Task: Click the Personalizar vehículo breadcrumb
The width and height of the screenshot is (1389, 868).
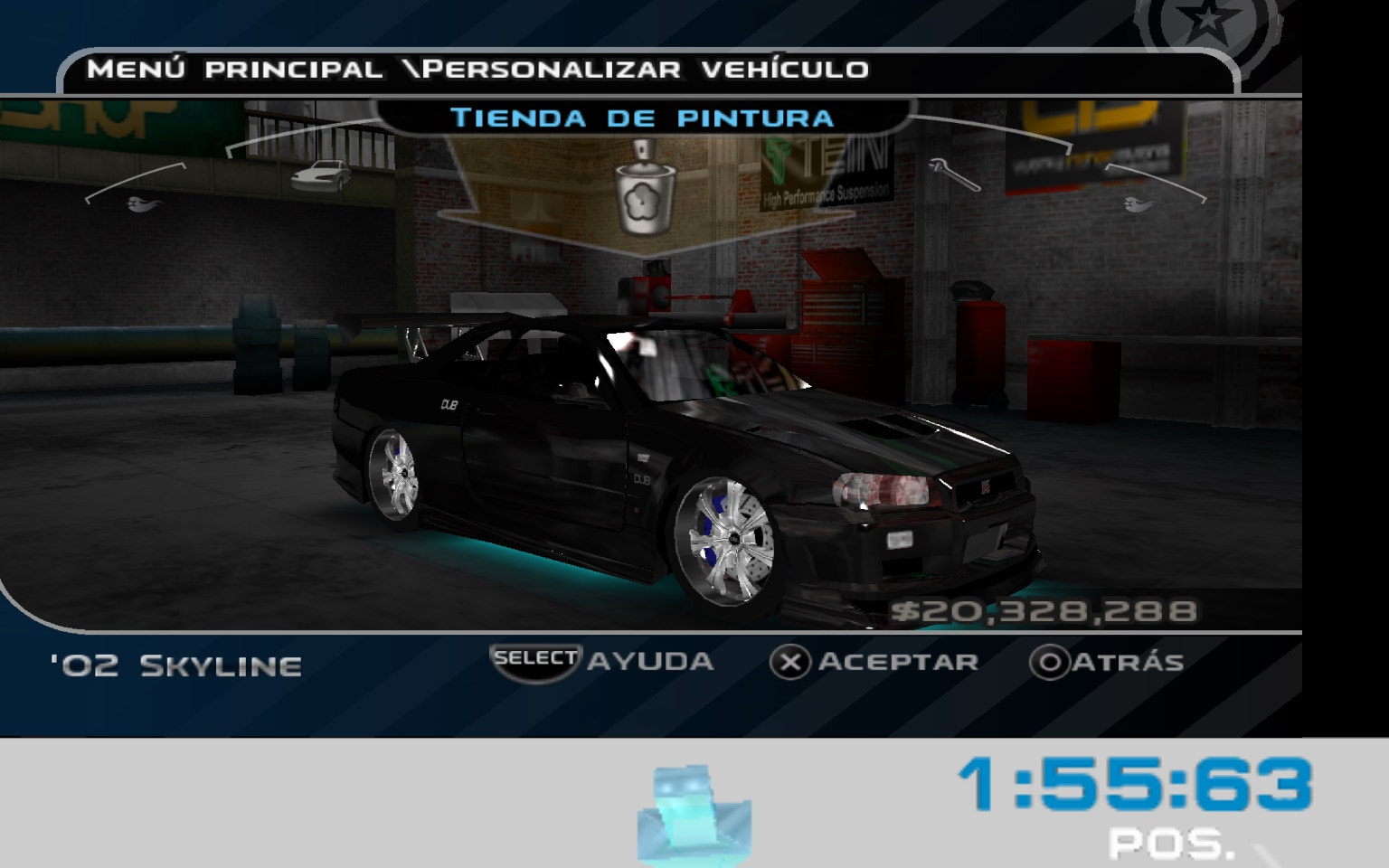Action: pos(647,67)
